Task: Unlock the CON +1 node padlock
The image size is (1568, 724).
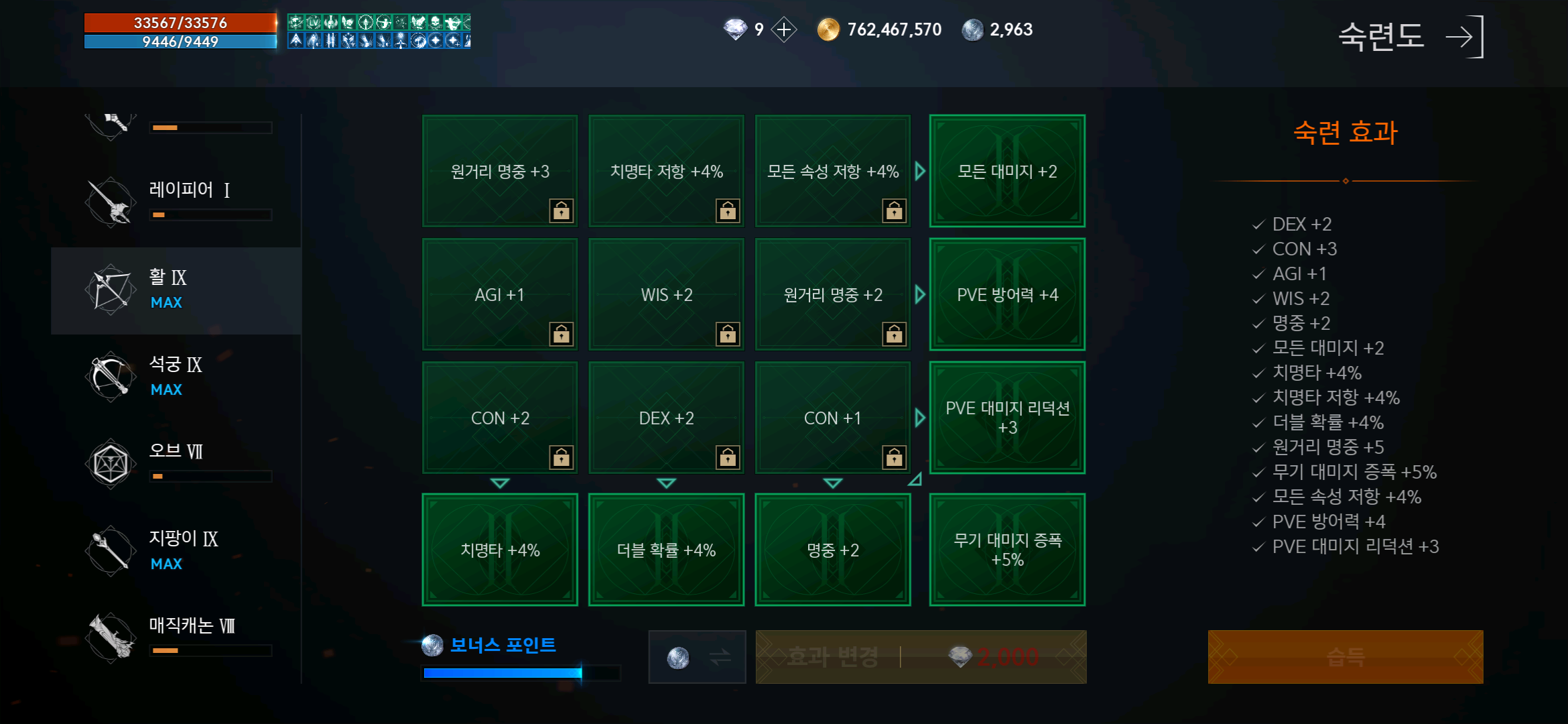Action: pyautogui.click(x=895, y=457)
